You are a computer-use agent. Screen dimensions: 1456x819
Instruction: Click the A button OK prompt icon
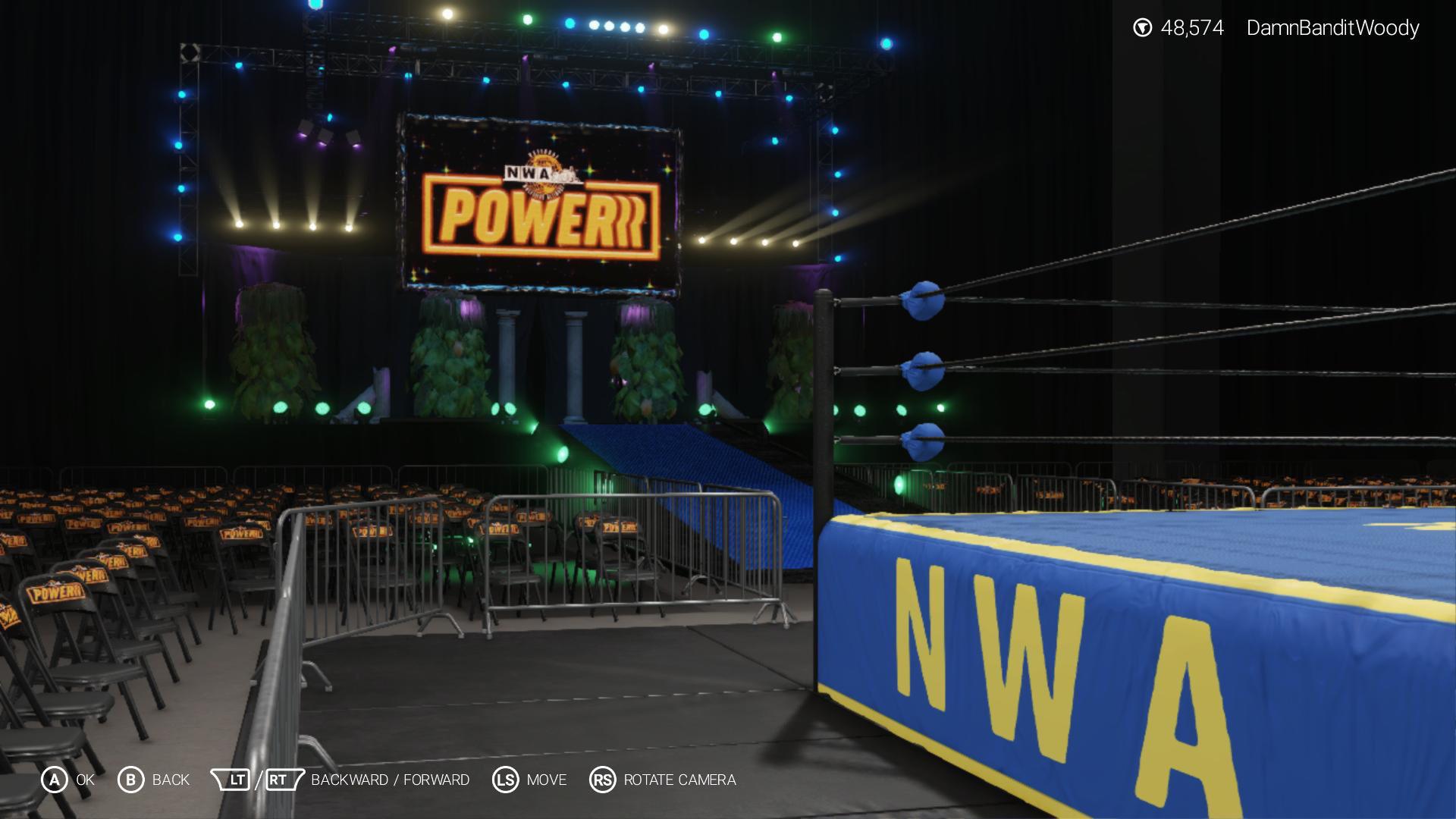coord(54,779)
